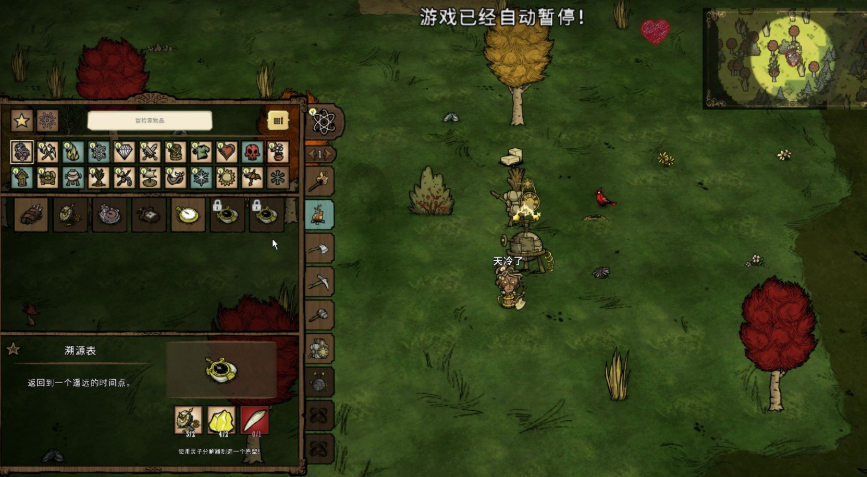This screenshot has width=867, height=477.
Task: Switch to the snowflake winter filter
Action: [x=201, y=177]
